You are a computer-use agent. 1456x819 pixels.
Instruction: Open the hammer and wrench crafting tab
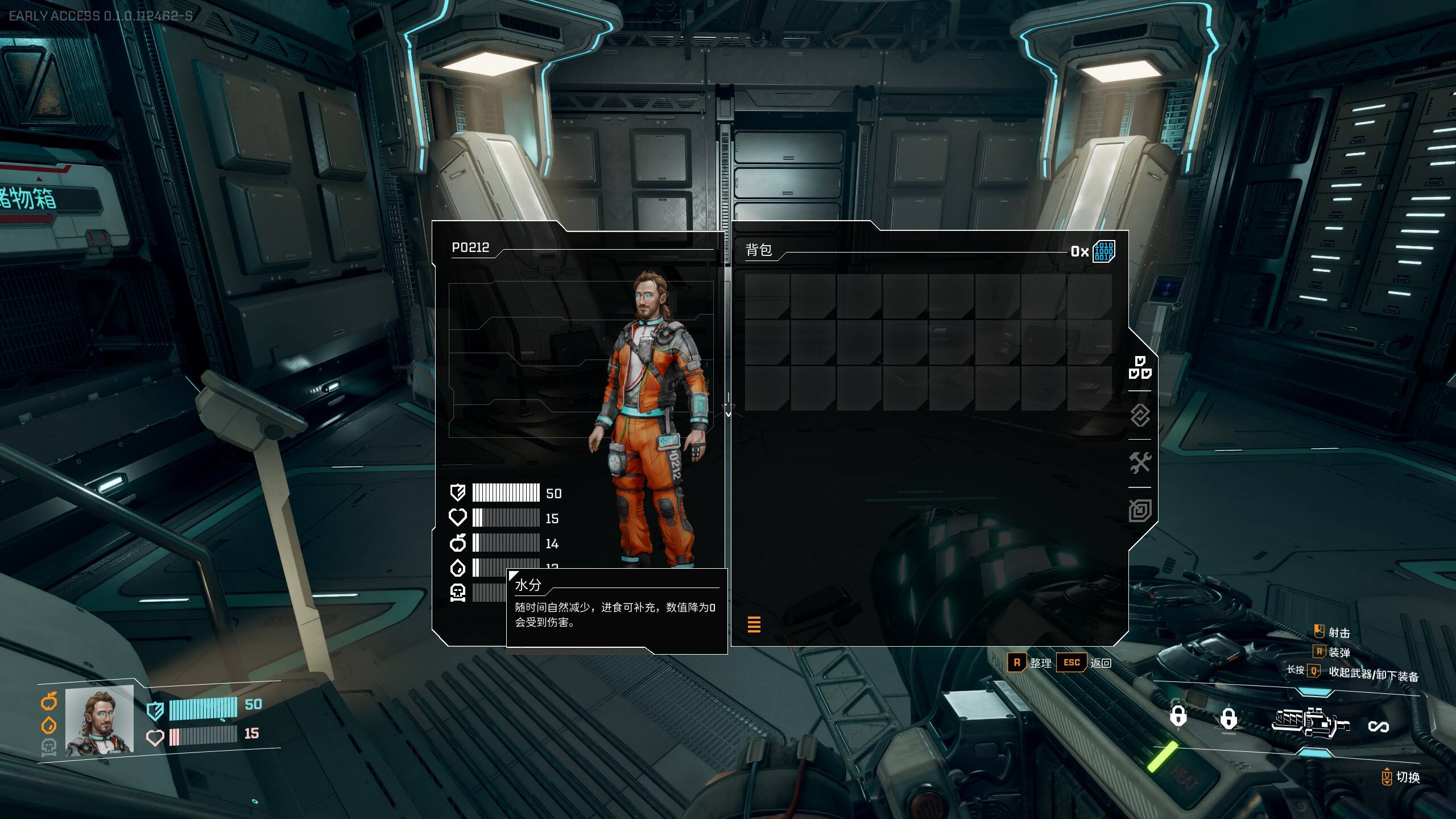tap(1140, 462)
